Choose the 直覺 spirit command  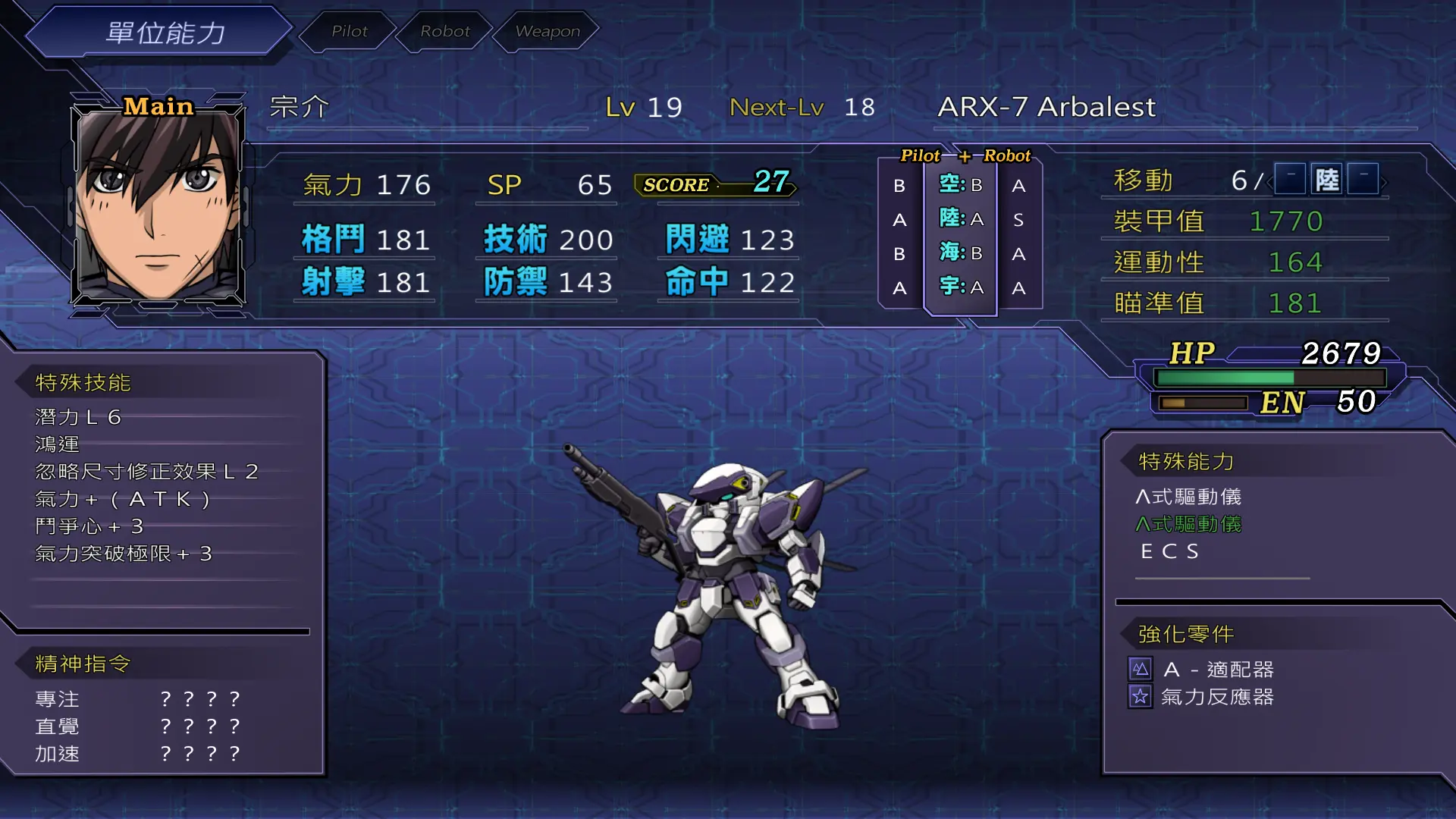tap(58, 726)
